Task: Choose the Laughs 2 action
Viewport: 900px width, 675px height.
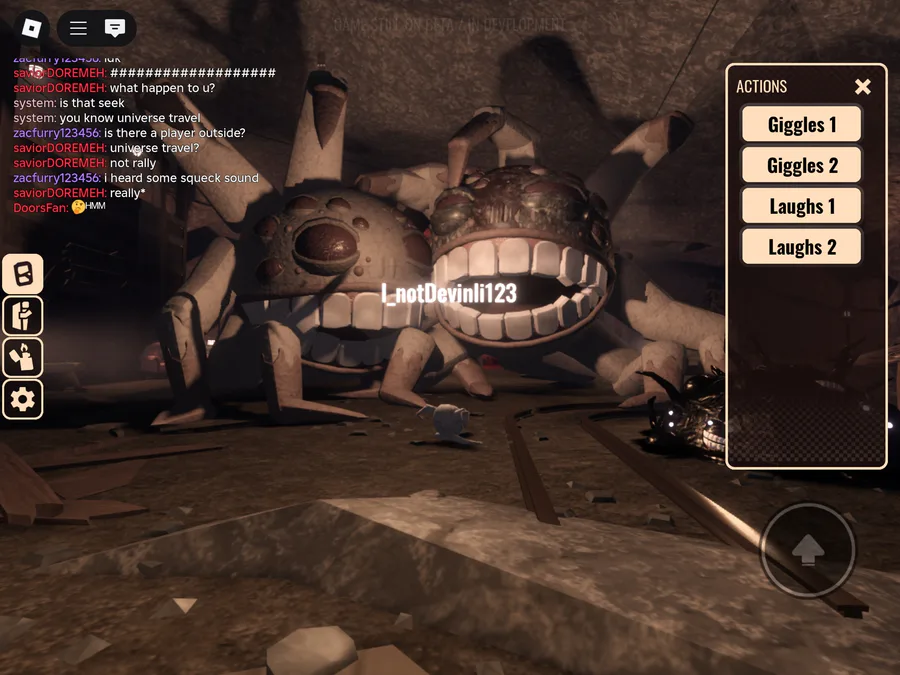Action: [x=801, y=247]
